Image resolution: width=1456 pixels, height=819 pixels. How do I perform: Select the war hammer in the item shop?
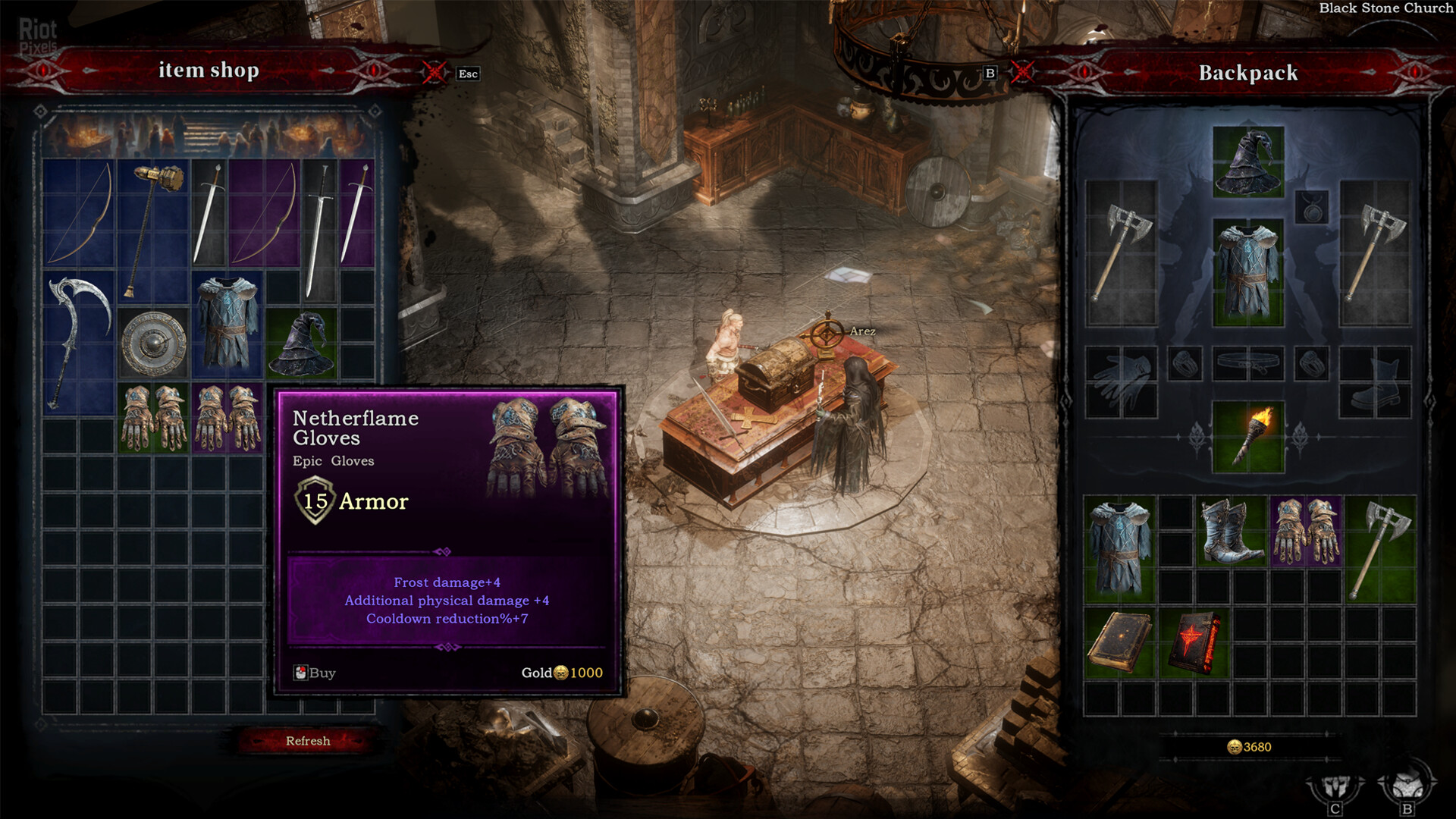tap(155, 227)
